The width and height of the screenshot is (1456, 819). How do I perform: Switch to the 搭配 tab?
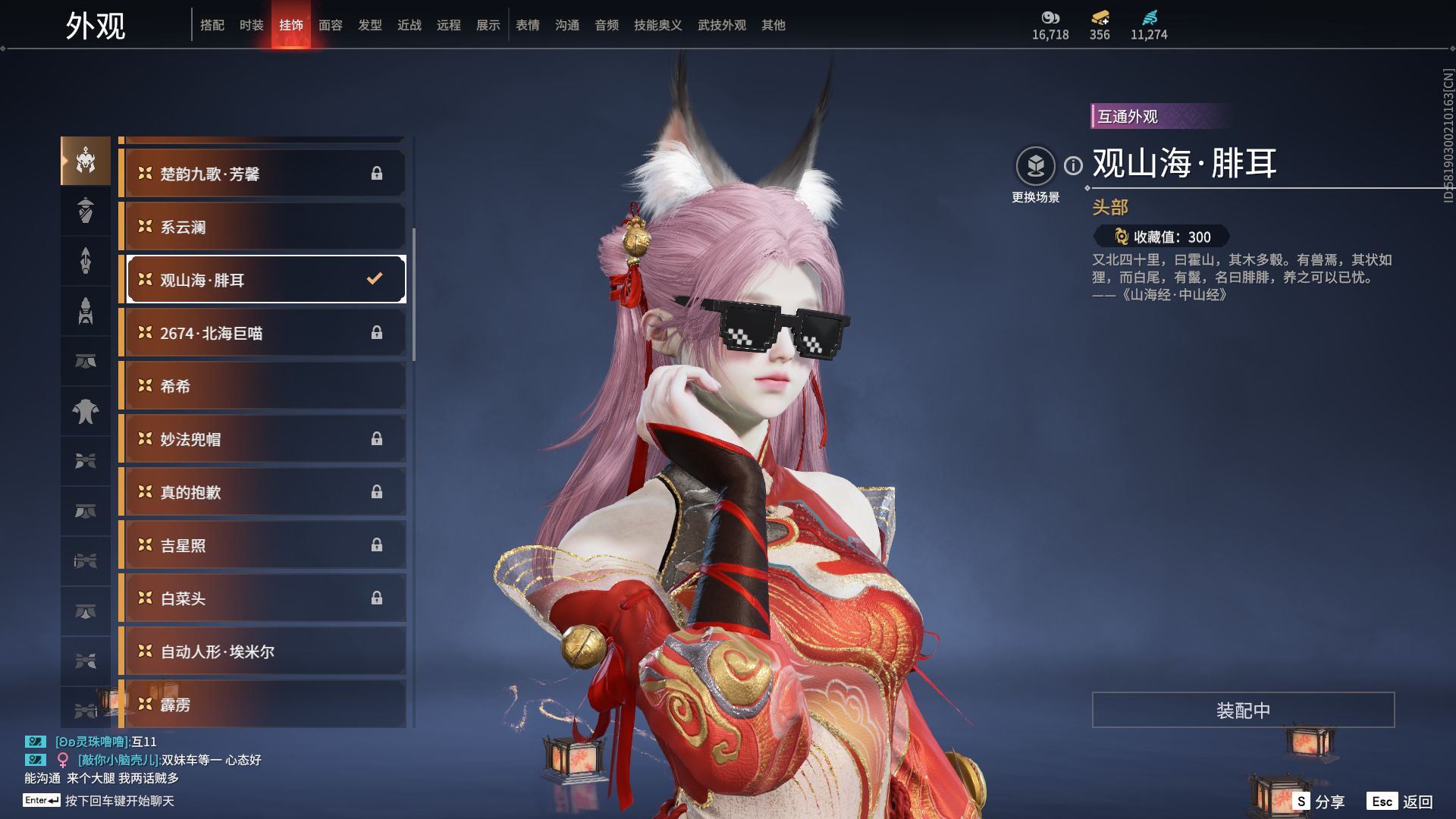[x=212, y=25]
